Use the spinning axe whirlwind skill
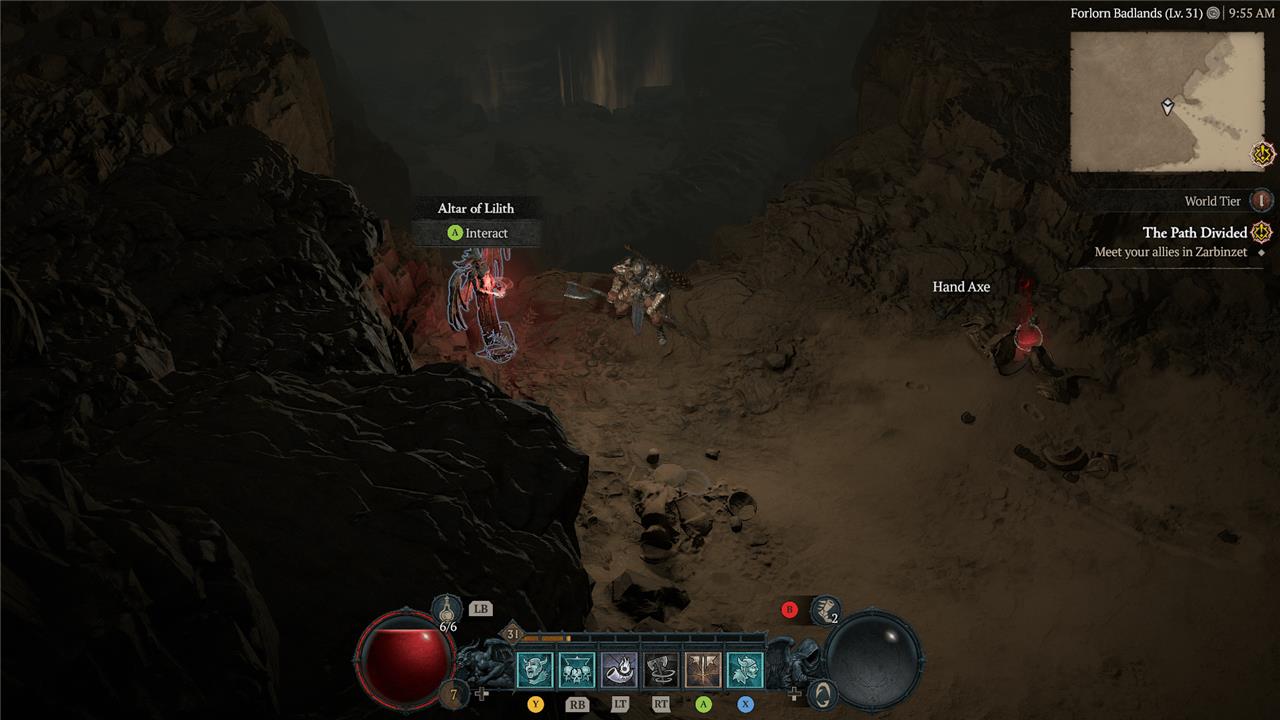The height and width of the screenshot is (720, 1280). point(661,670)
